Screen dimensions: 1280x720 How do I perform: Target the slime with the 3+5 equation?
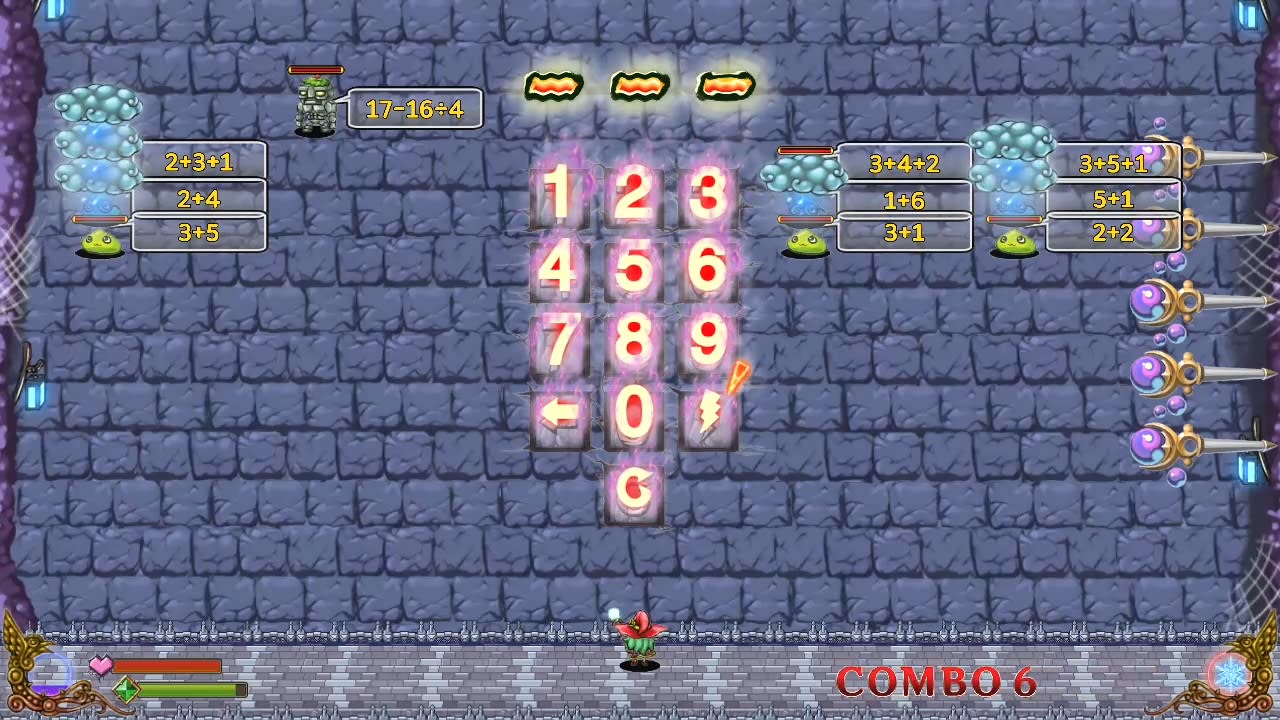(100, 240)
